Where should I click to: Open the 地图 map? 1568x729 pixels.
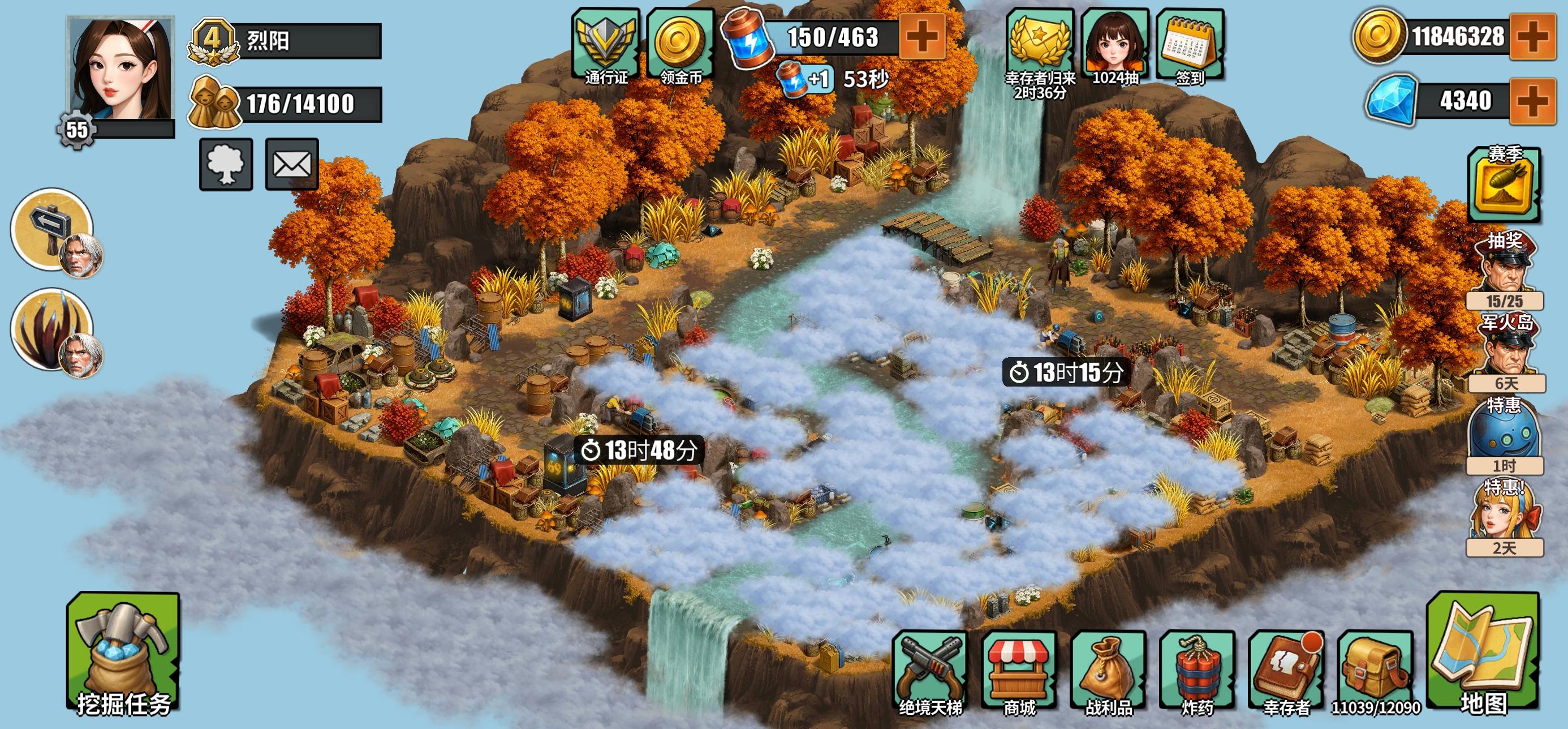tap(1483, 655)
